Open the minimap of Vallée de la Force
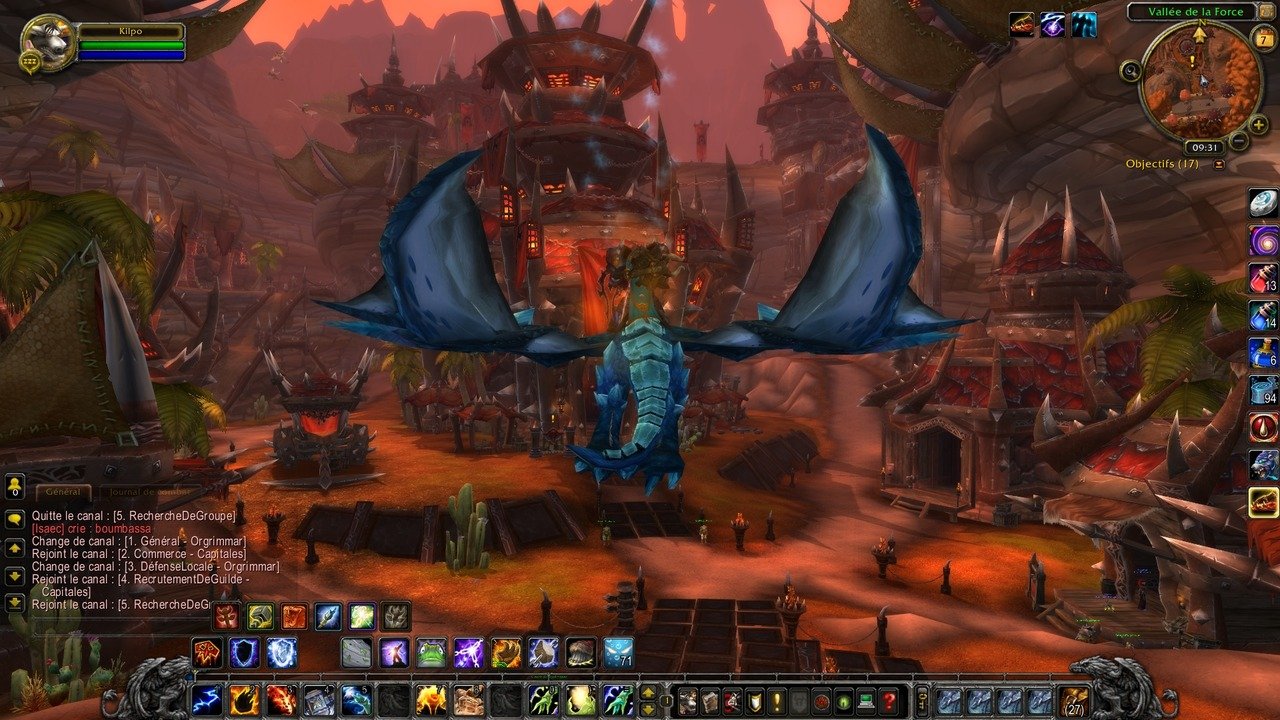The width and height of the screenshot is (1280, 720). [x=1200, y=78]
